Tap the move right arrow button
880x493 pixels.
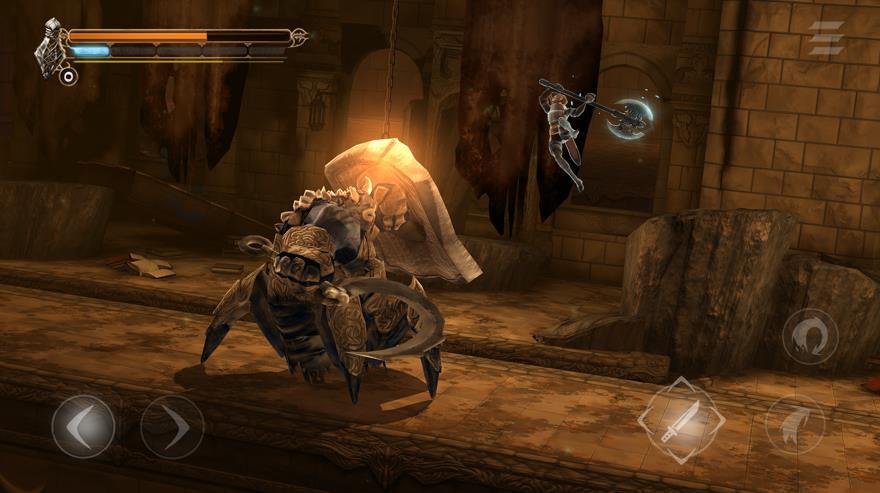(172, 427)
